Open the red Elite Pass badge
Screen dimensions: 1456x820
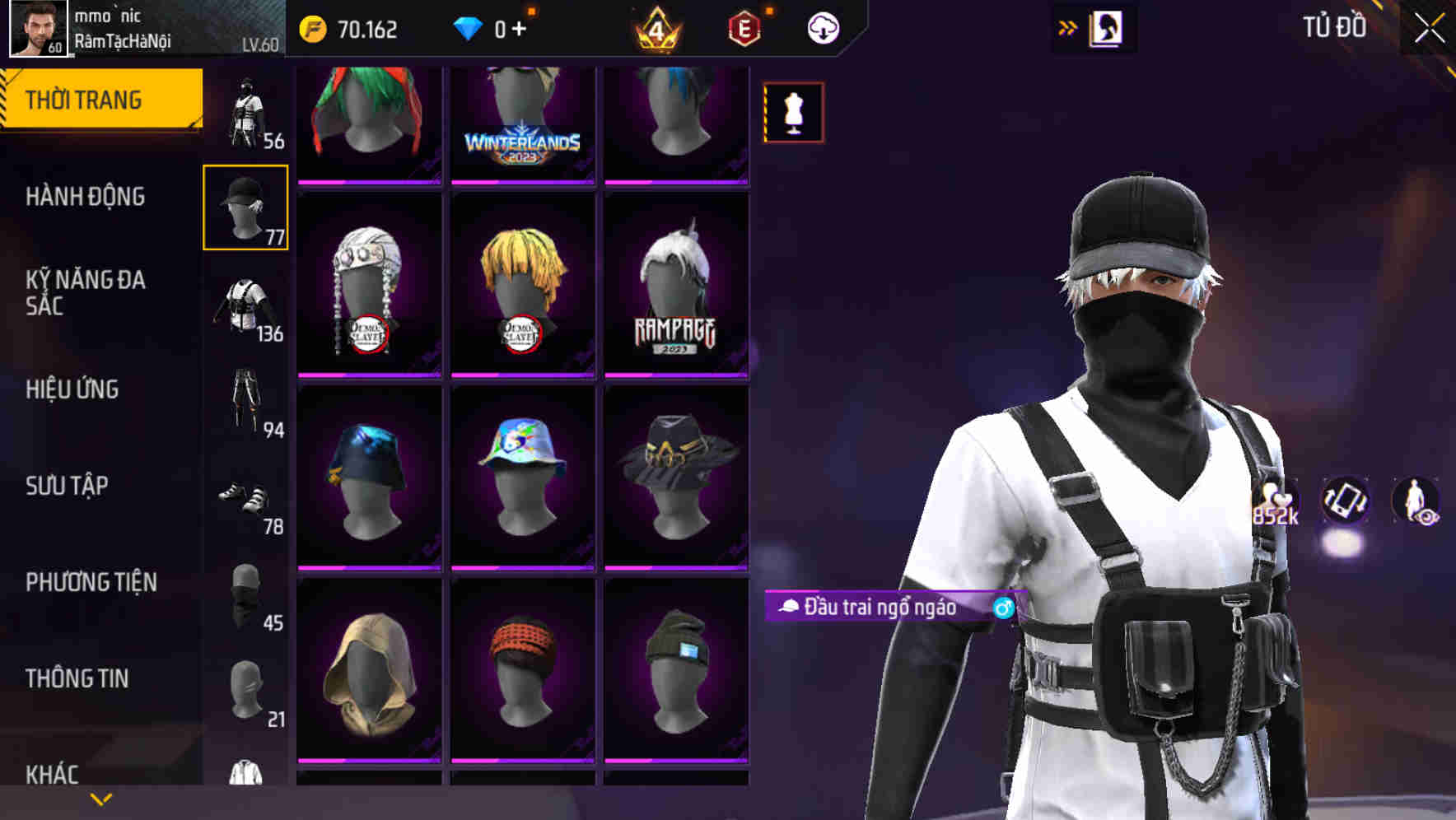point(744,27)
